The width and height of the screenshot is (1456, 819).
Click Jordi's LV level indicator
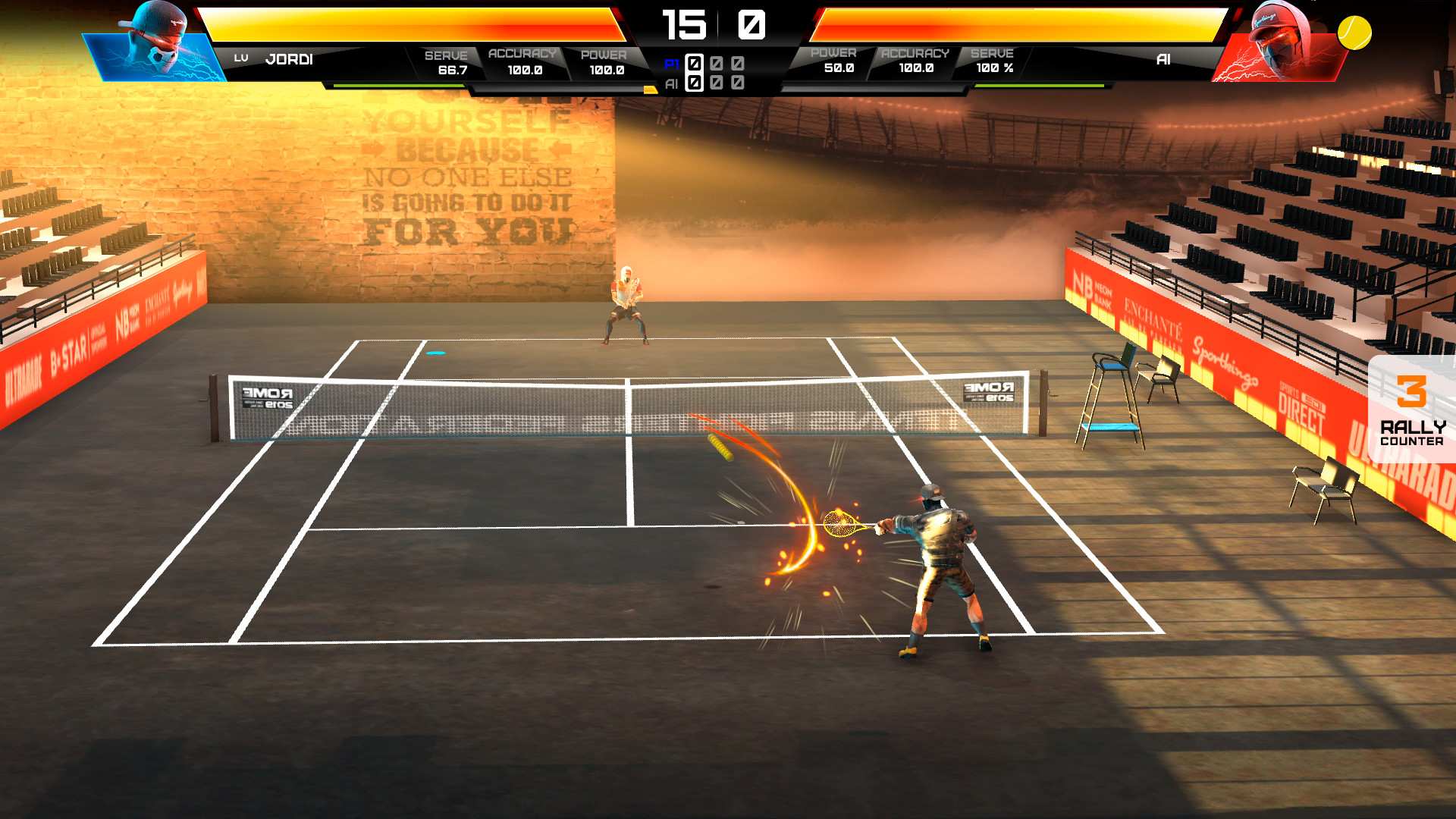click(242, 56)
